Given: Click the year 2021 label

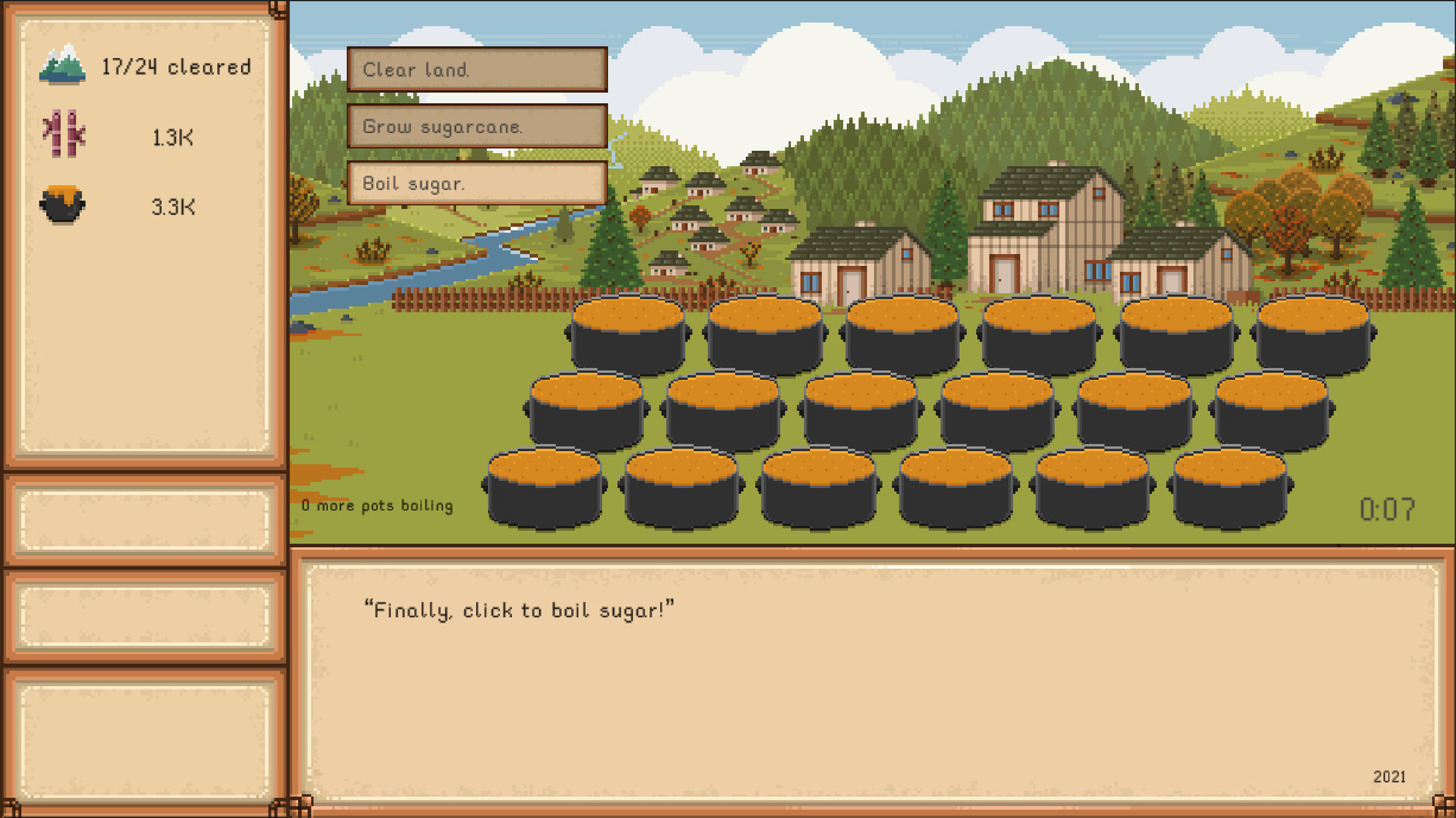Looking at the screenshot, I should 1392,776.
